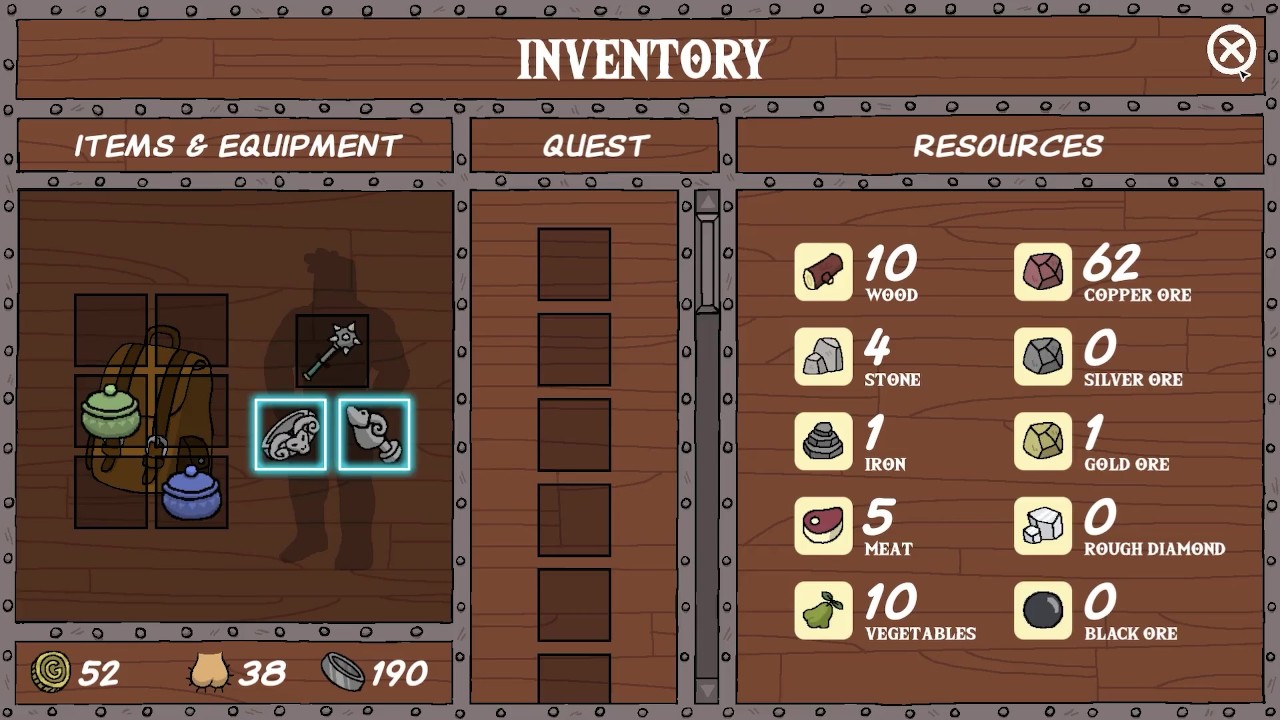Click the quest list scroll-up arrow

[x=707, y=203]
